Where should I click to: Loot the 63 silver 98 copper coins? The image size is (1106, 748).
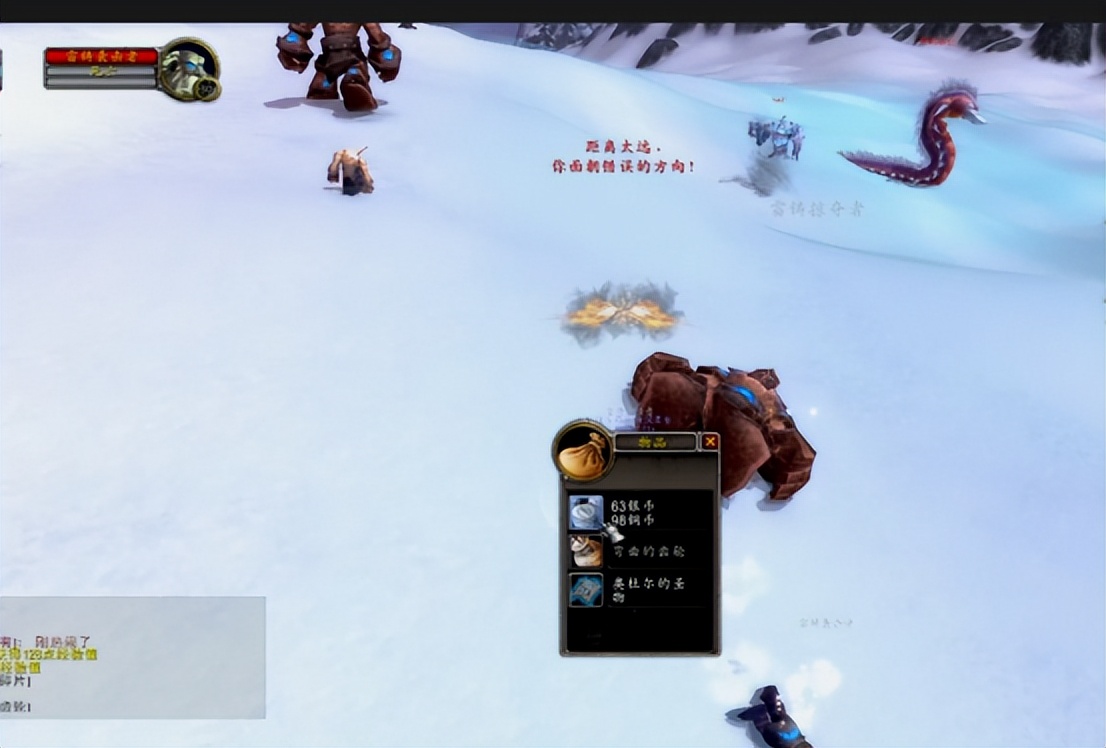pyautogui.click(x=587, y=513)
